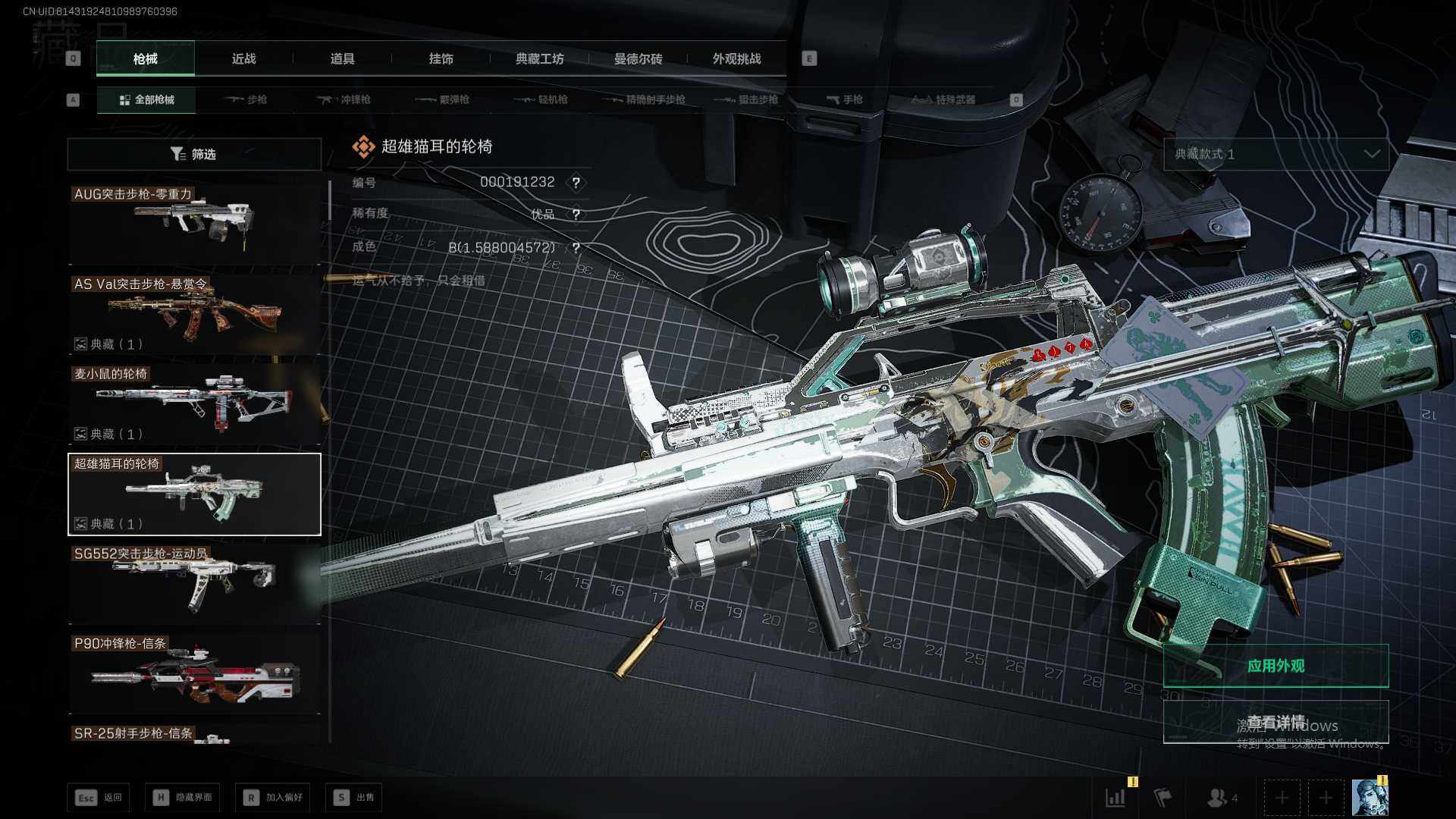This screenshot has height=819, width=1456.
Task: Show only 冲锋枪 submachine guns
Action: click(344, 99)
